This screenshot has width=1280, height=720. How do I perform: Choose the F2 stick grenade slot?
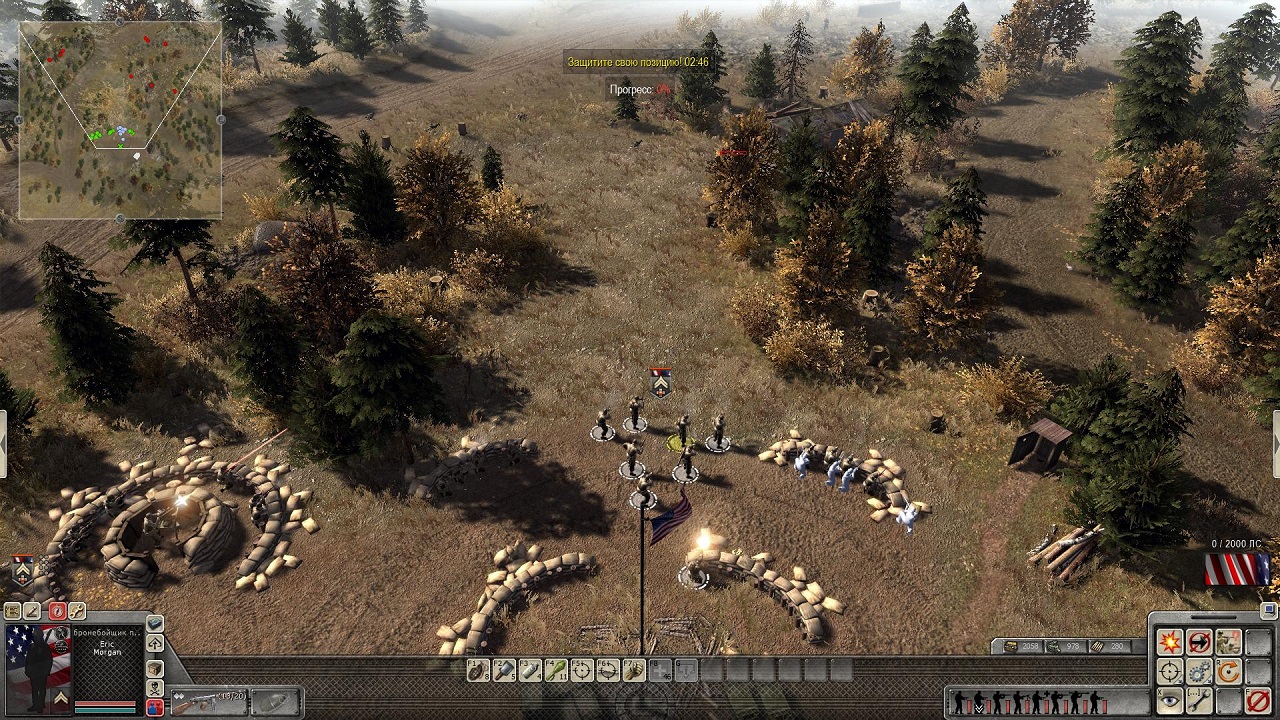(504, 670)
